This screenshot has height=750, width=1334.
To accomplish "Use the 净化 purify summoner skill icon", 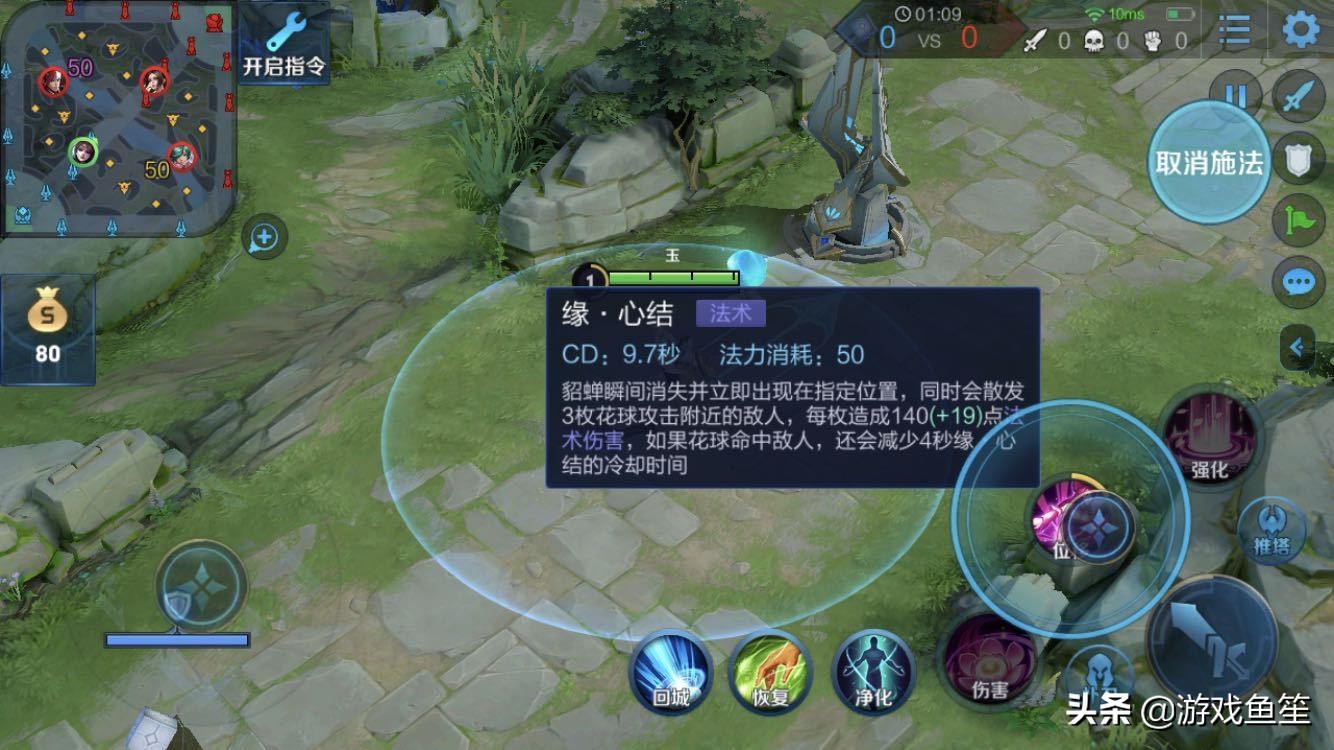I will pos(872,674).
